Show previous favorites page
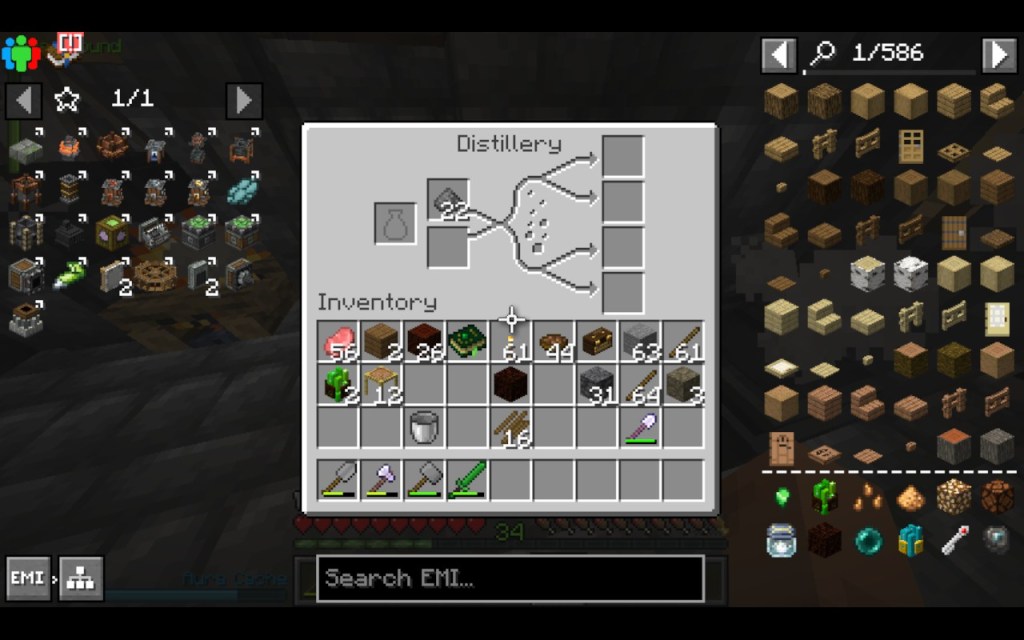Image resolution: width=1024 pixels, height=640 pixels. [x=24, y=100]
